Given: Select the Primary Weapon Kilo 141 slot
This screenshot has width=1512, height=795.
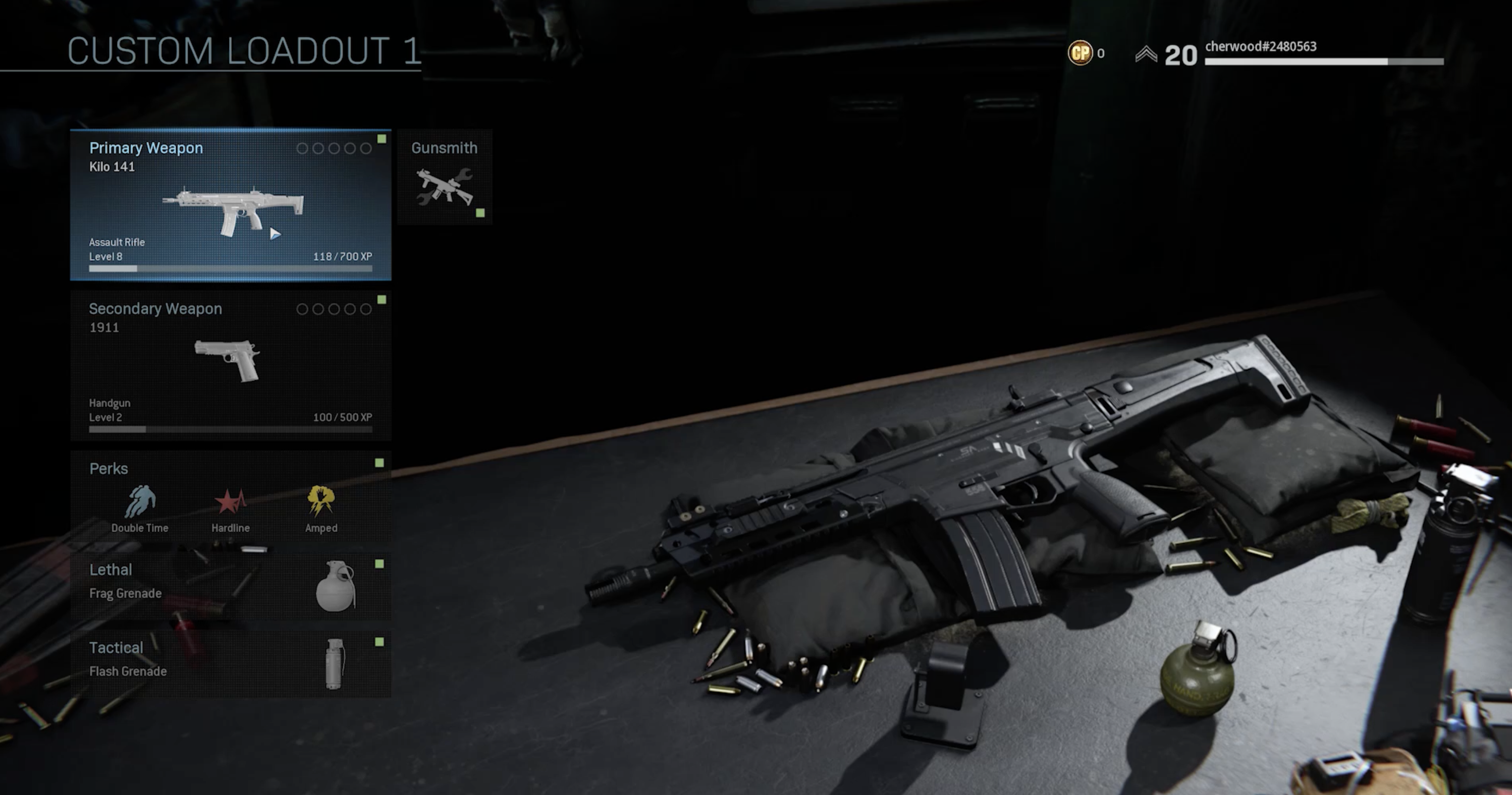Looking at the screenshot, I should click(x=230, y=205).
